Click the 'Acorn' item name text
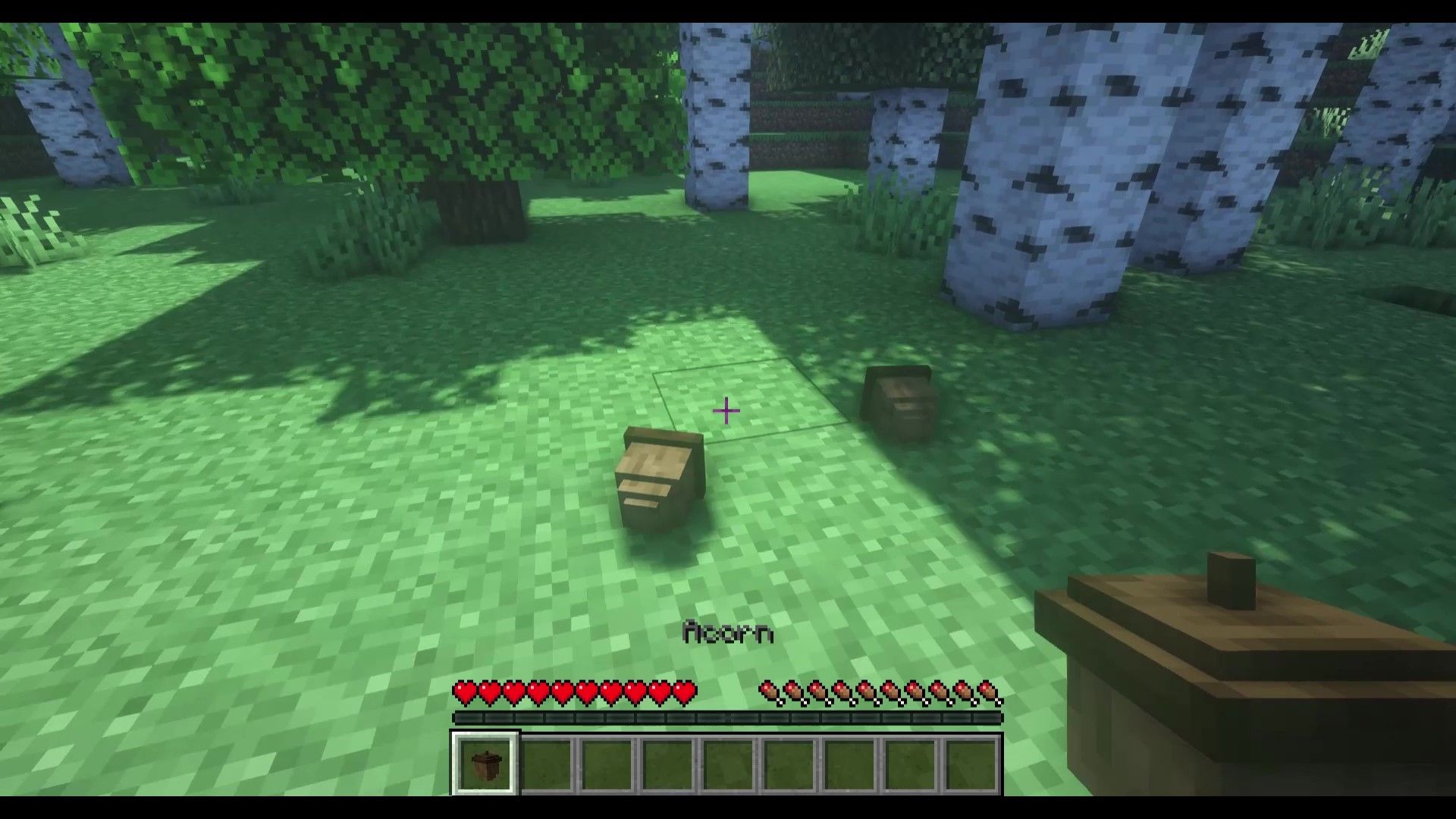Screen dimensions: 1456x819 pos(728,629)
